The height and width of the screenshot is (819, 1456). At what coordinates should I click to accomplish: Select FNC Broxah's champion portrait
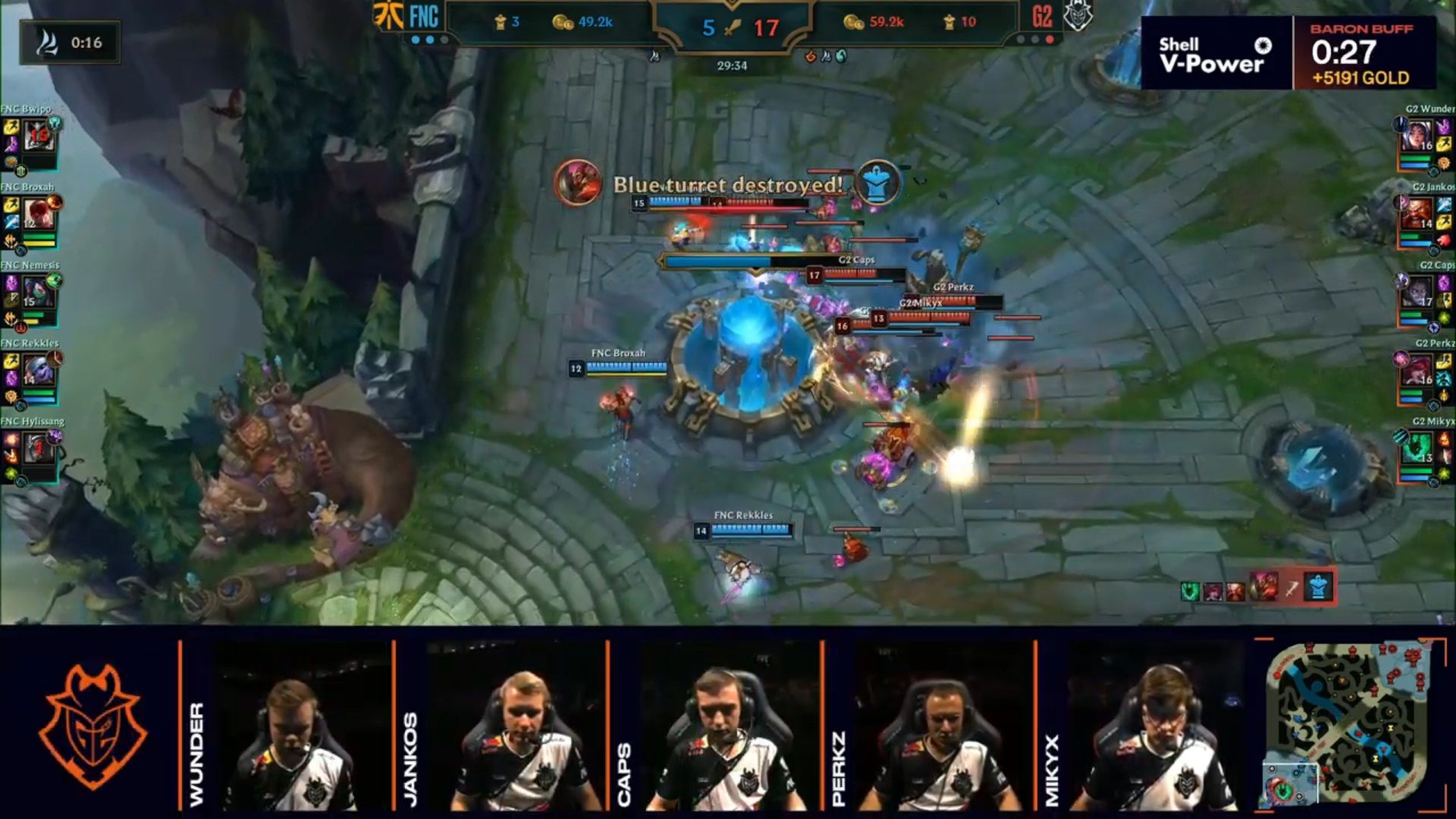coord(38,215)
